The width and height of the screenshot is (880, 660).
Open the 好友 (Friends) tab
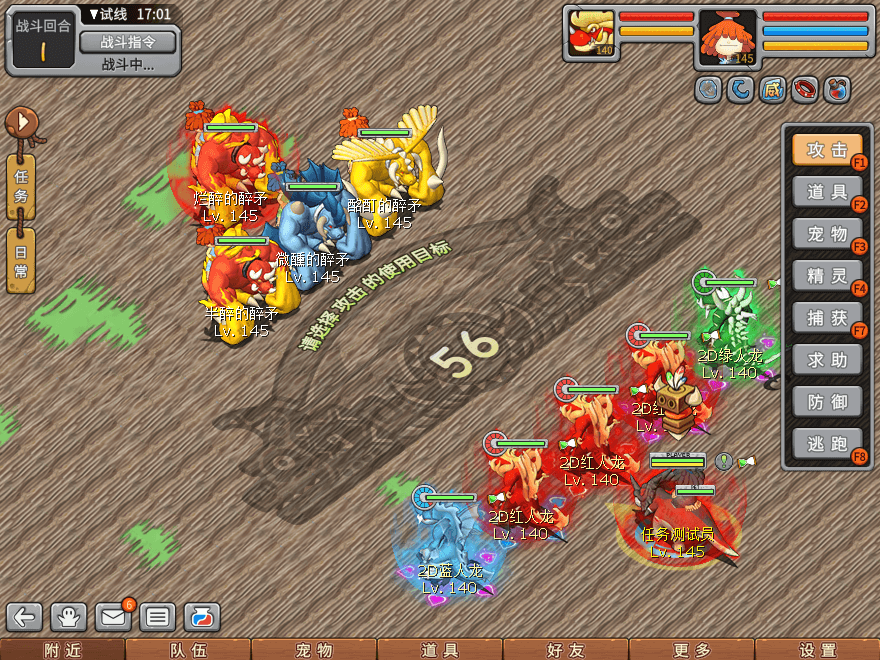click(x=565, y=650)
